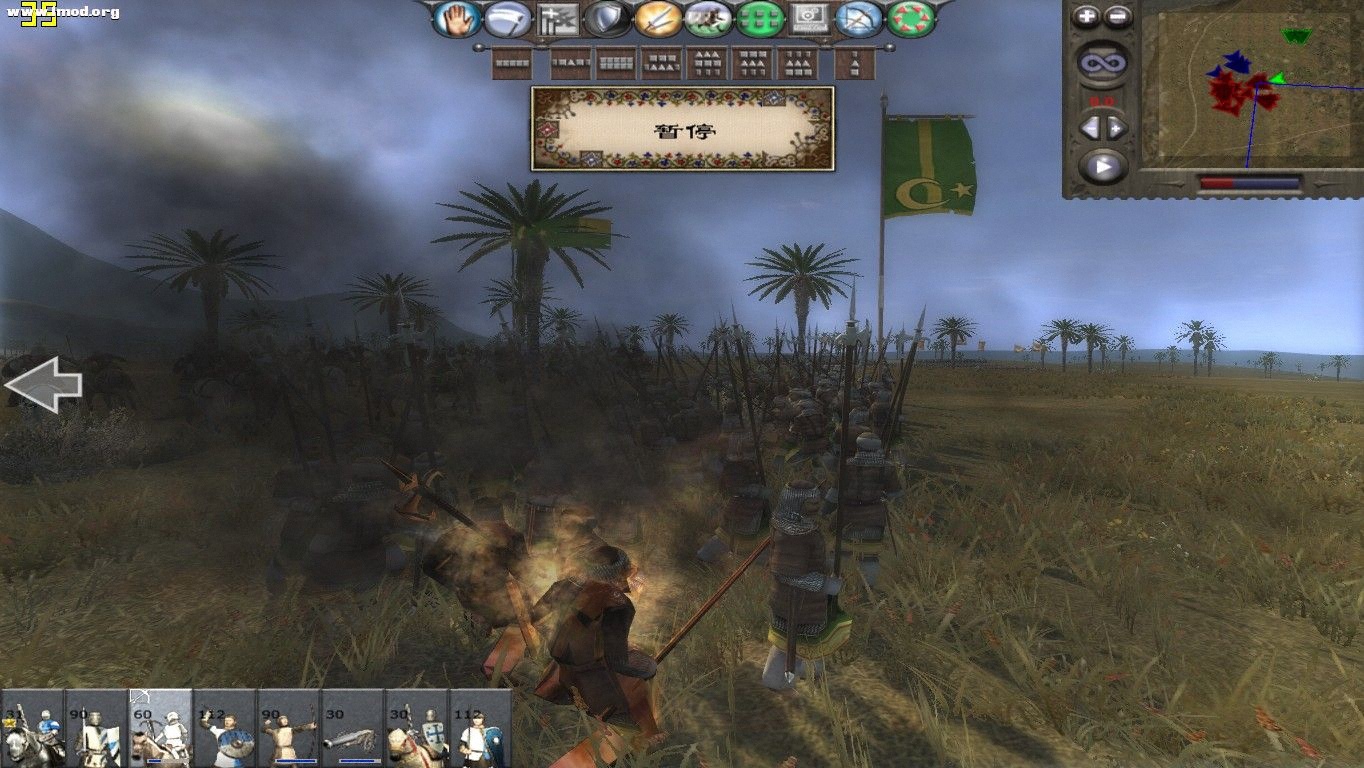Click the right speed increase arrow
Screen dimensions: 1364x768
[x=1116, y=125]
